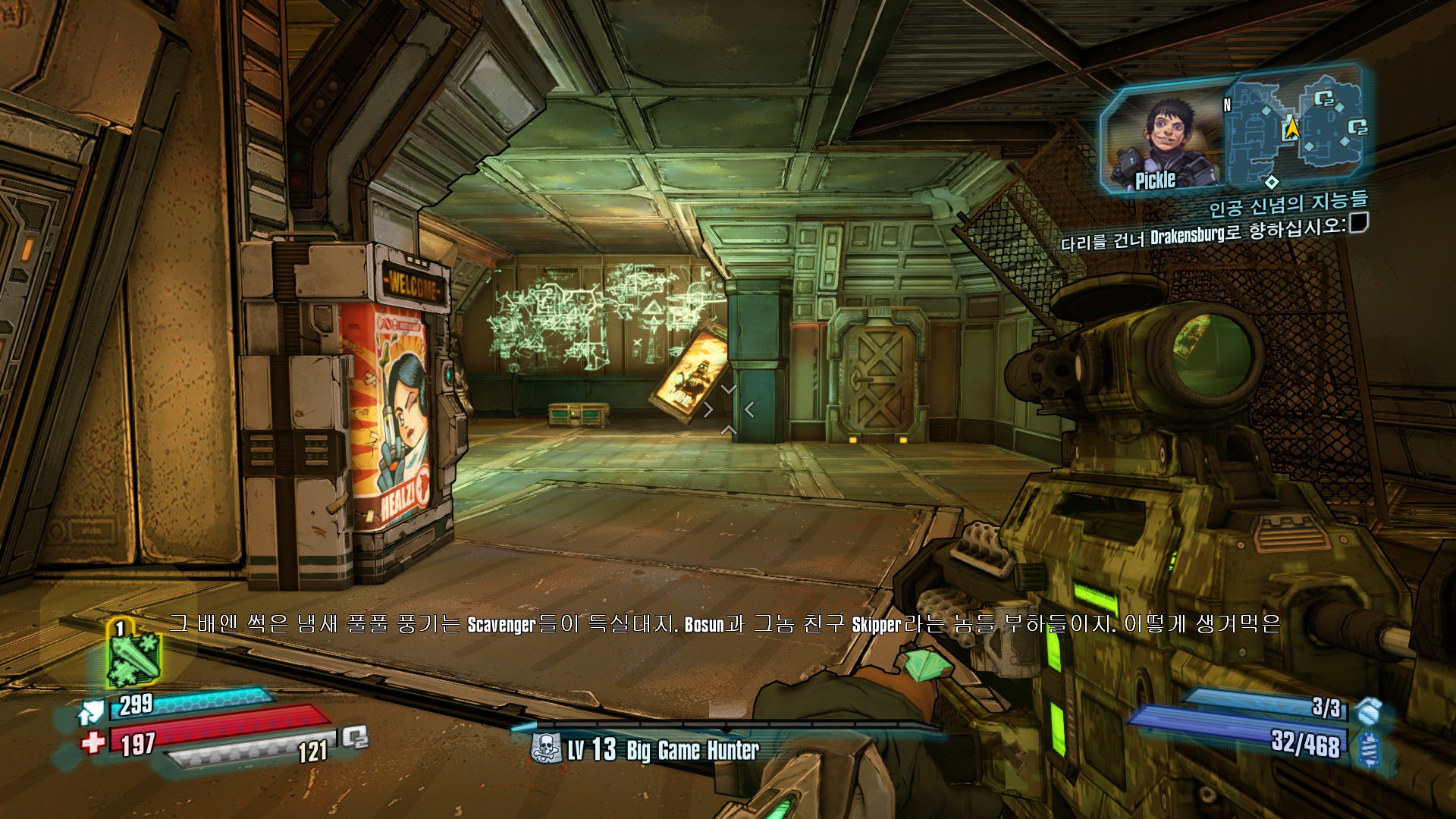Select the grenade icon beside 3/3
The width and height of the screenshot is (1456, 819).
(x=1369, y=711)
